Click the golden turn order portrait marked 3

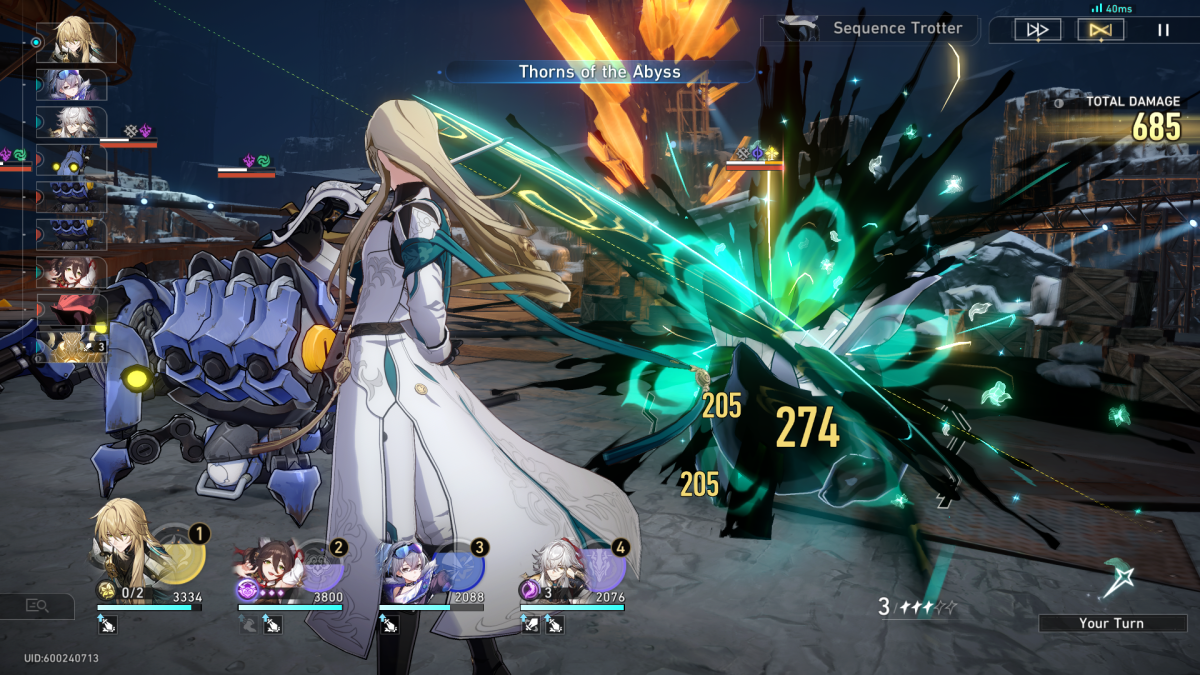(72, 347)
